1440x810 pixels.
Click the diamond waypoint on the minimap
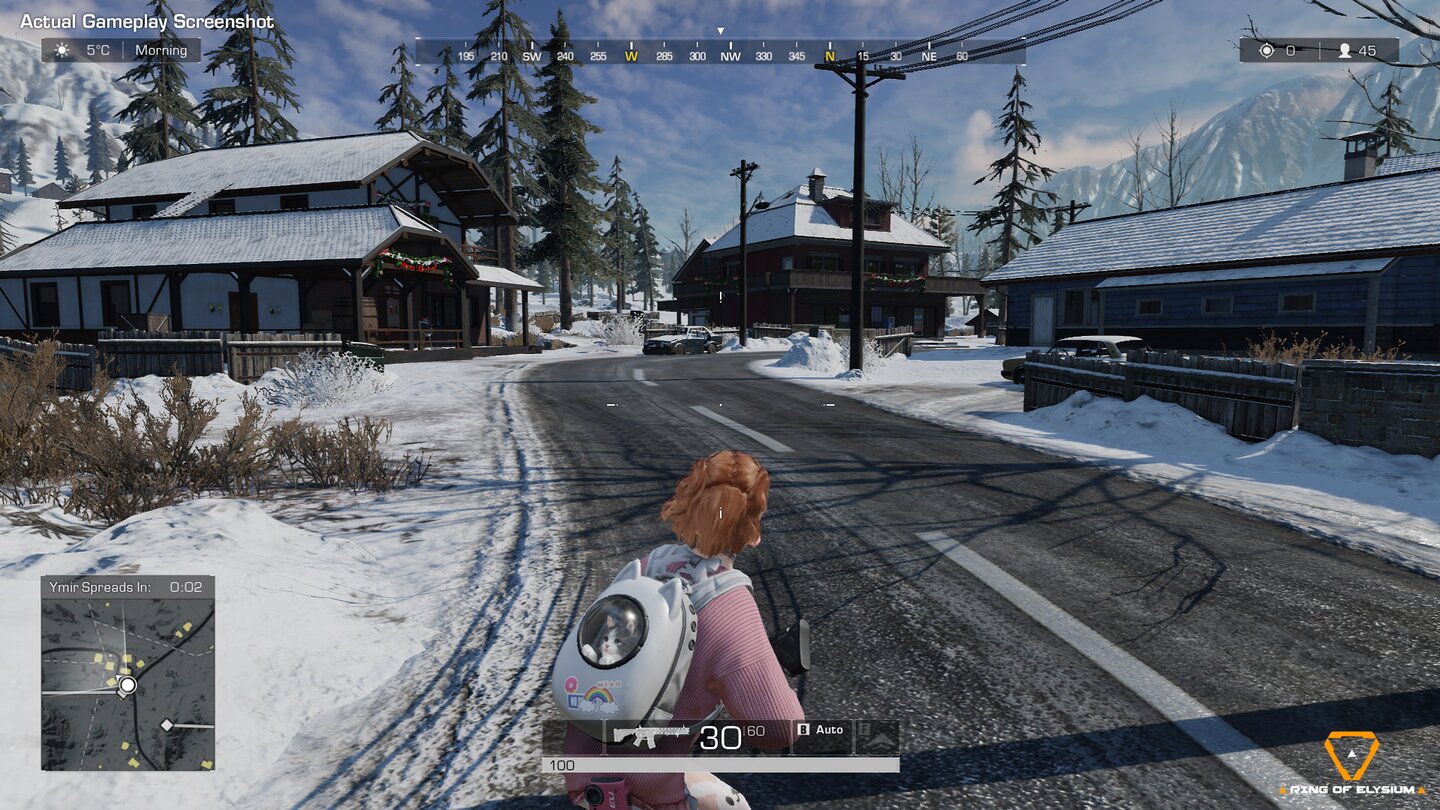(x=166, y=724)
